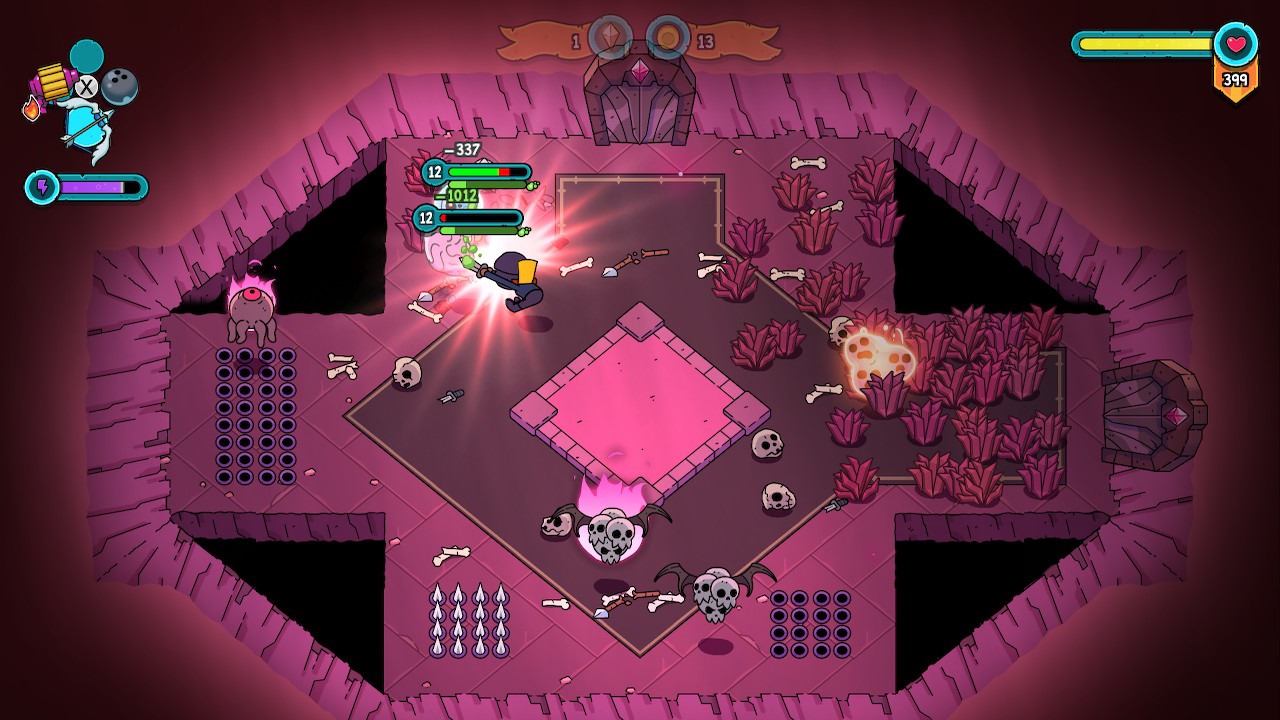Screen dimensions: 1280x720
Task: Select the empty teal weapon slot
Action: pos(87,56)
